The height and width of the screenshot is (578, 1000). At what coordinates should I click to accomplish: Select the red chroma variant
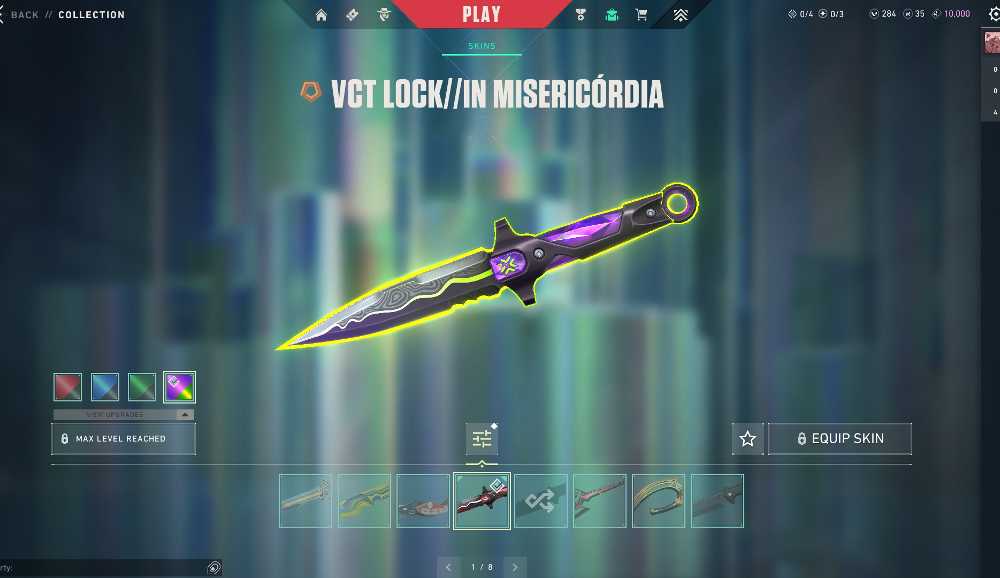68,387
